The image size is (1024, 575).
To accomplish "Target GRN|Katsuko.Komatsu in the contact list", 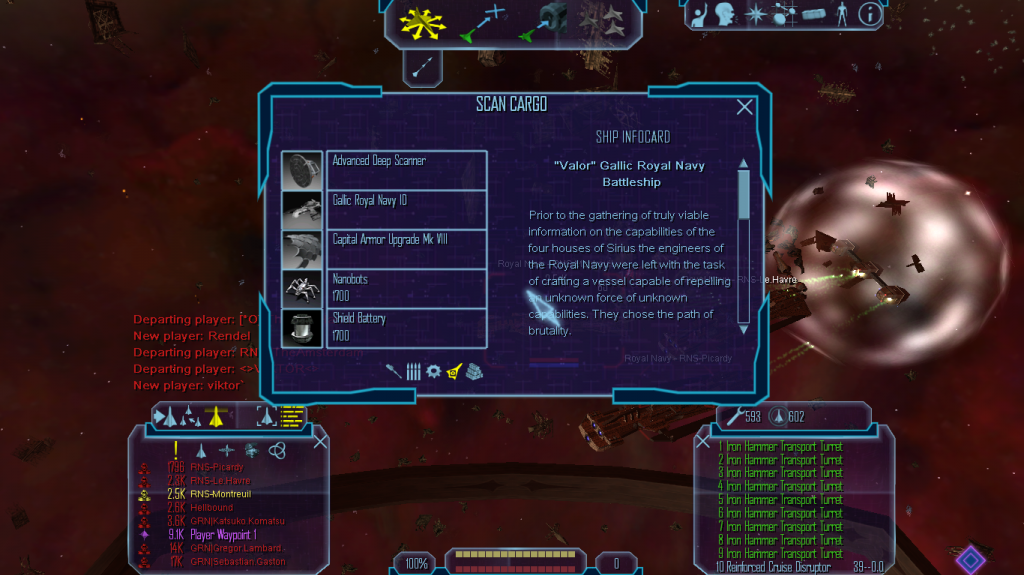I will (238, 521).
